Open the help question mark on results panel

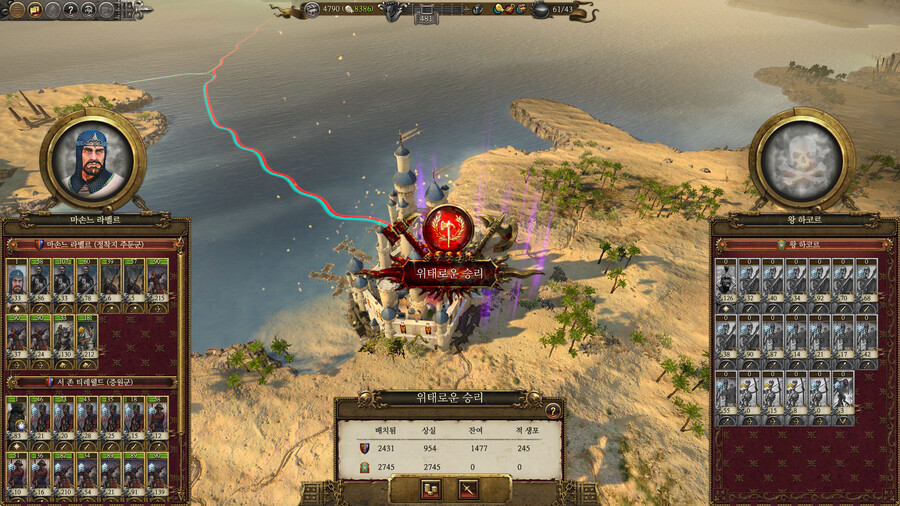(552, 410)
